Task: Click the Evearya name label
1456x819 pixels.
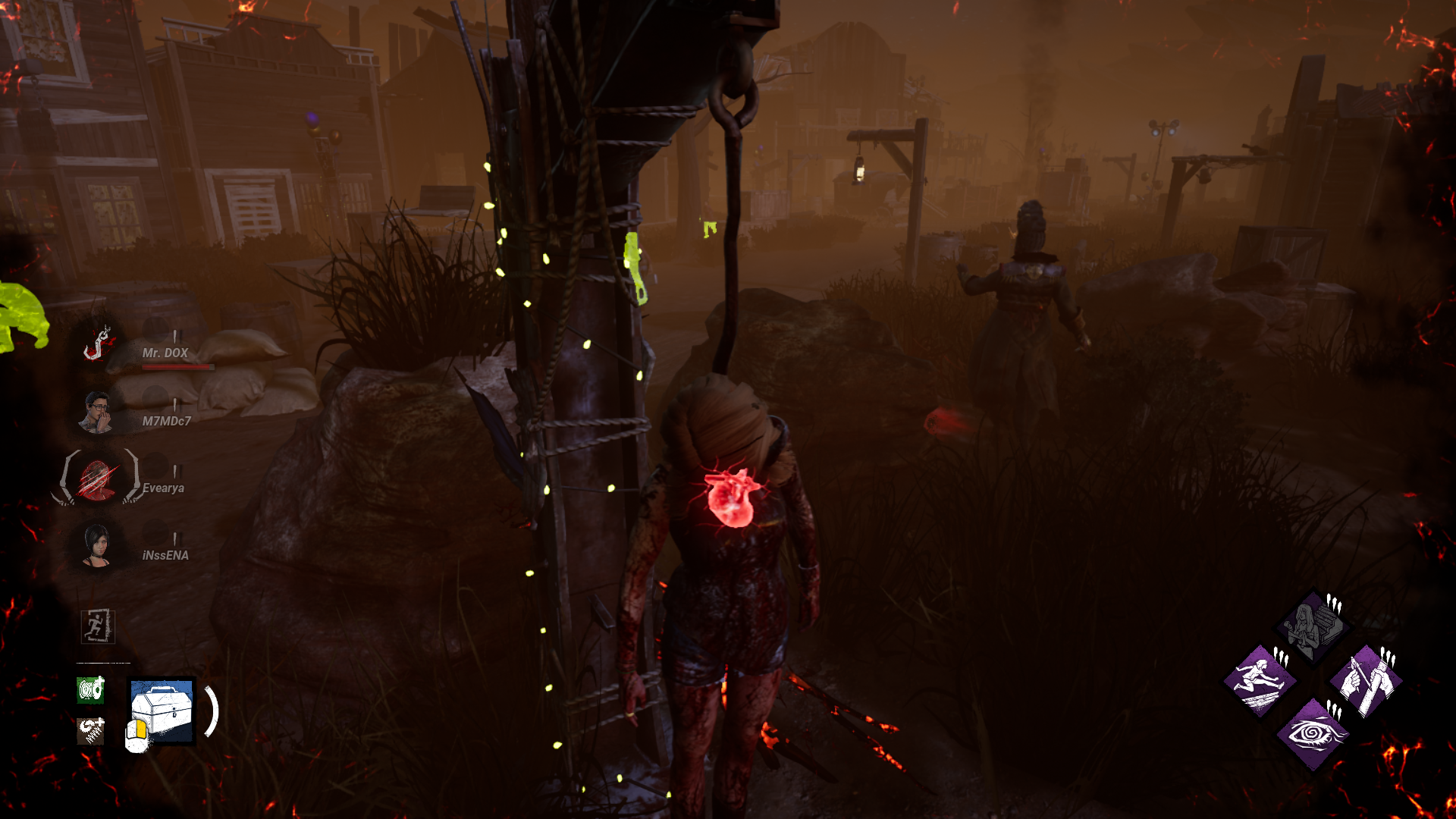Action: [163, 488]
